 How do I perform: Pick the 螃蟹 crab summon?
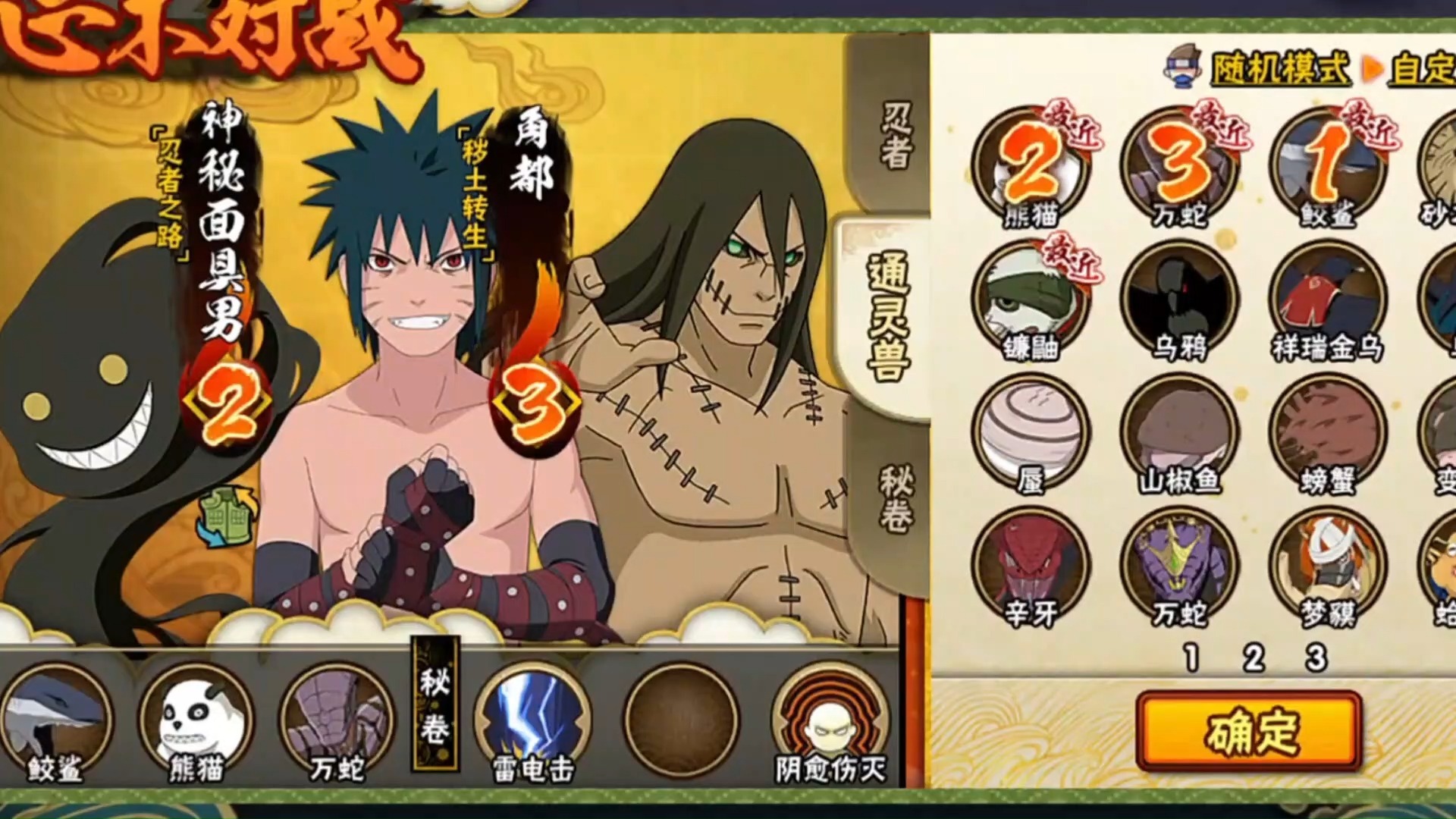pyautogui.click(x=1328, y=432)
